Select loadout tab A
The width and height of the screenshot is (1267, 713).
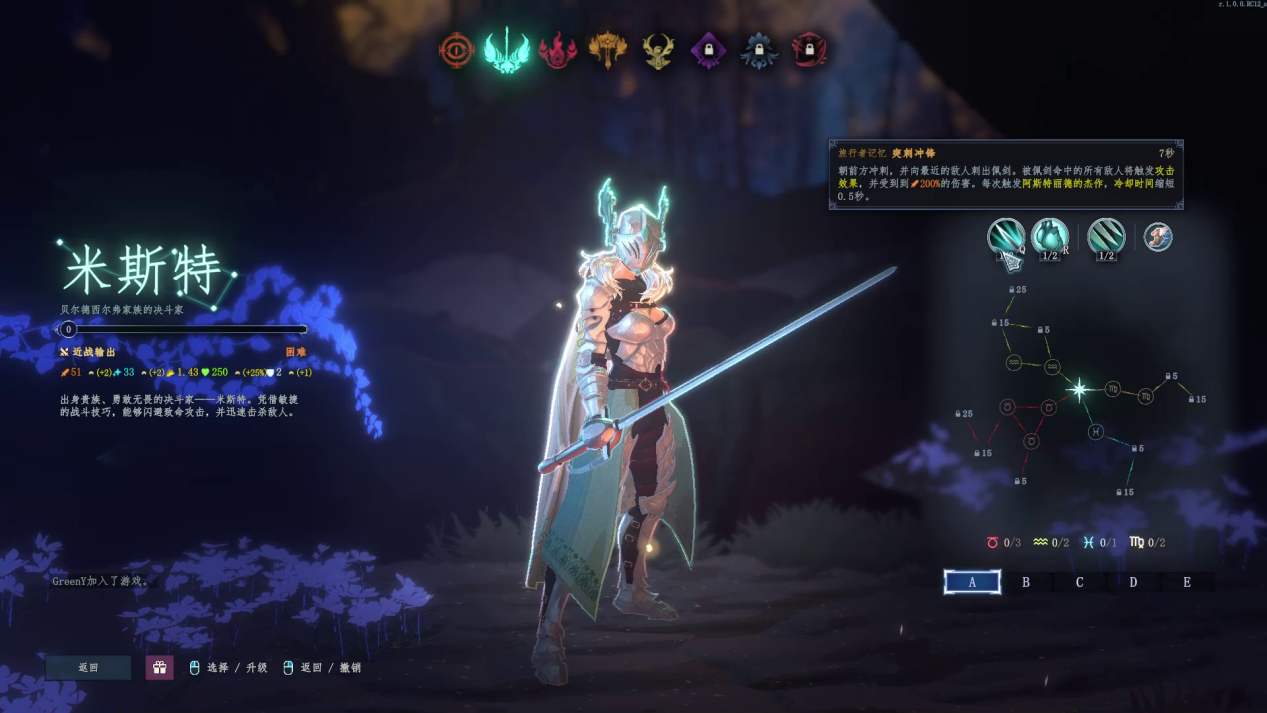pos(972,582)
